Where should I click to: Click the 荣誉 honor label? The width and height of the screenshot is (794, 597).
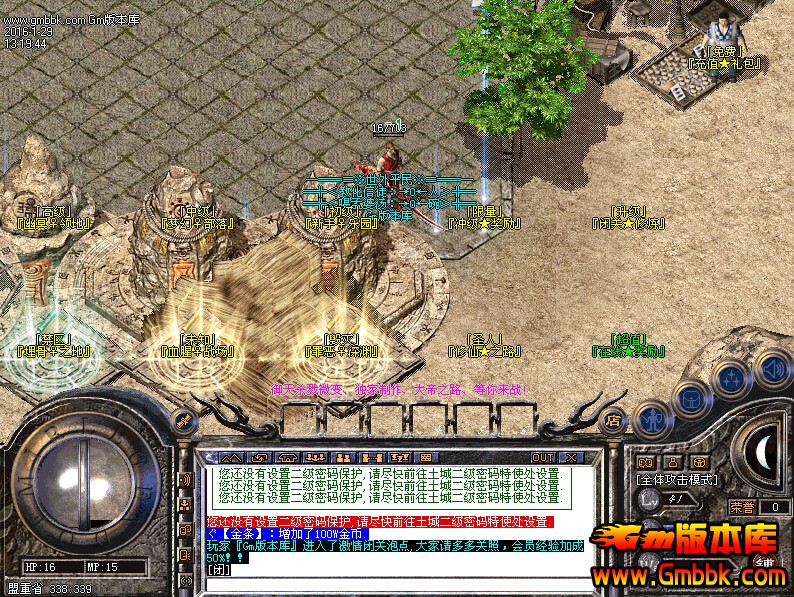(x=742, y=507)
